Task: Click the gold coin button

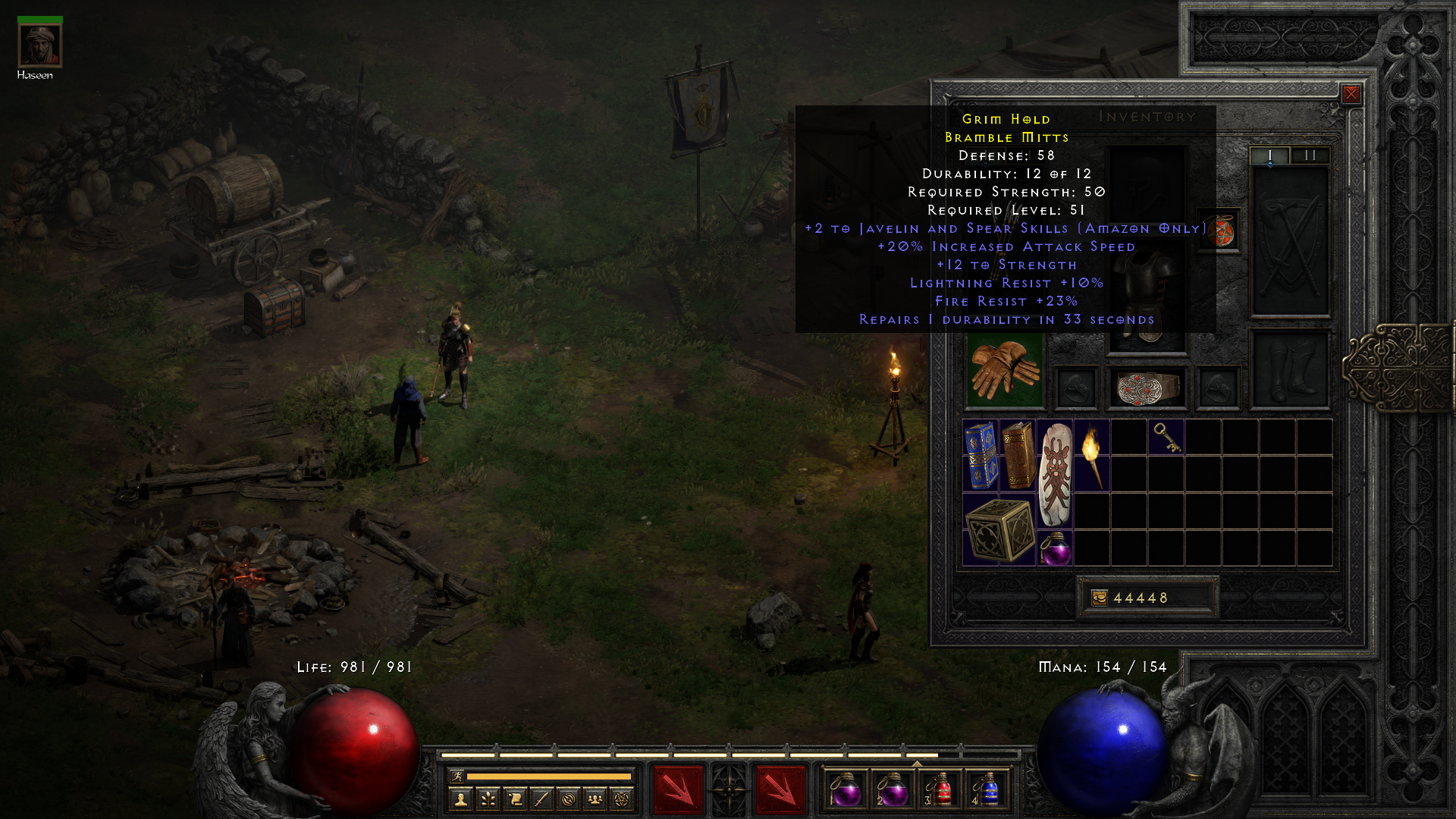Action: click(x=1099, y=598)
